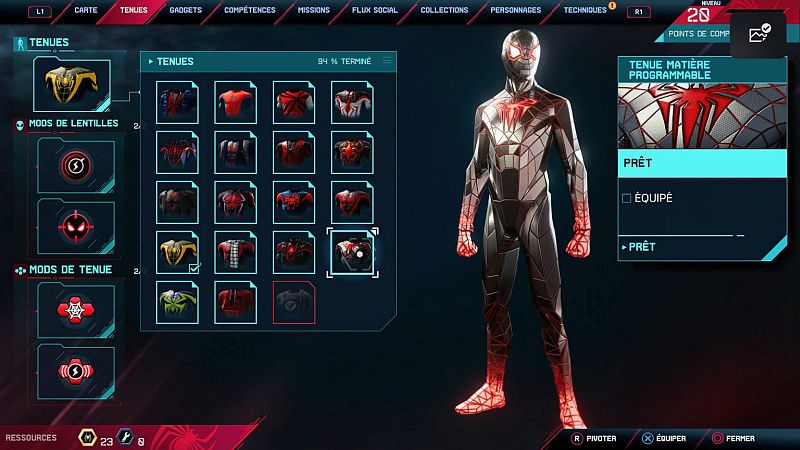This screenshot has height=450, width=800.
Task: Pick the gold suit with green checkmark
Action: (178, 252)
